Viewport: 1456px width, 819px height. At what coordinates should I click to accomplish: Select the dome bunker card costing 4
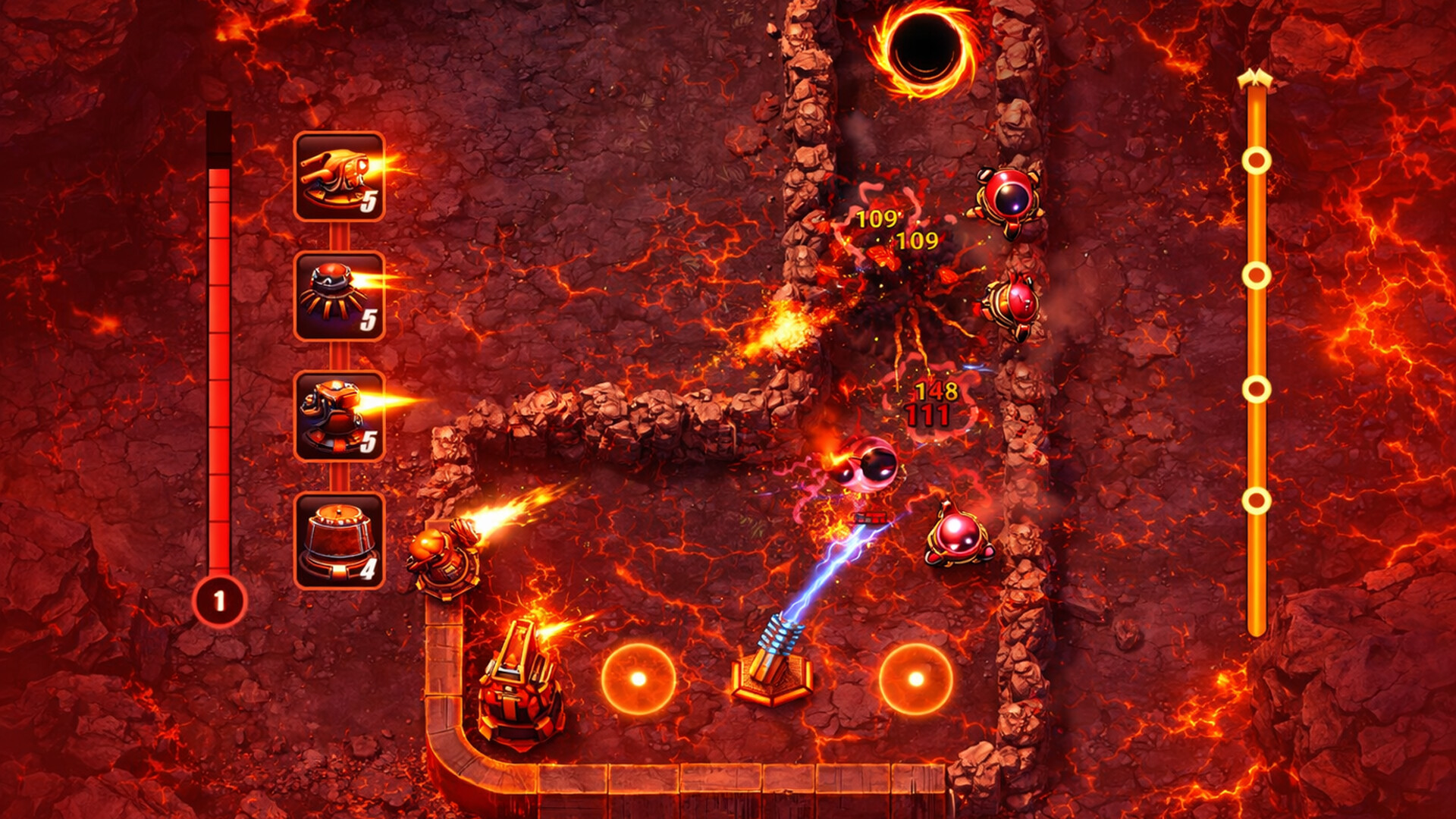339,540
